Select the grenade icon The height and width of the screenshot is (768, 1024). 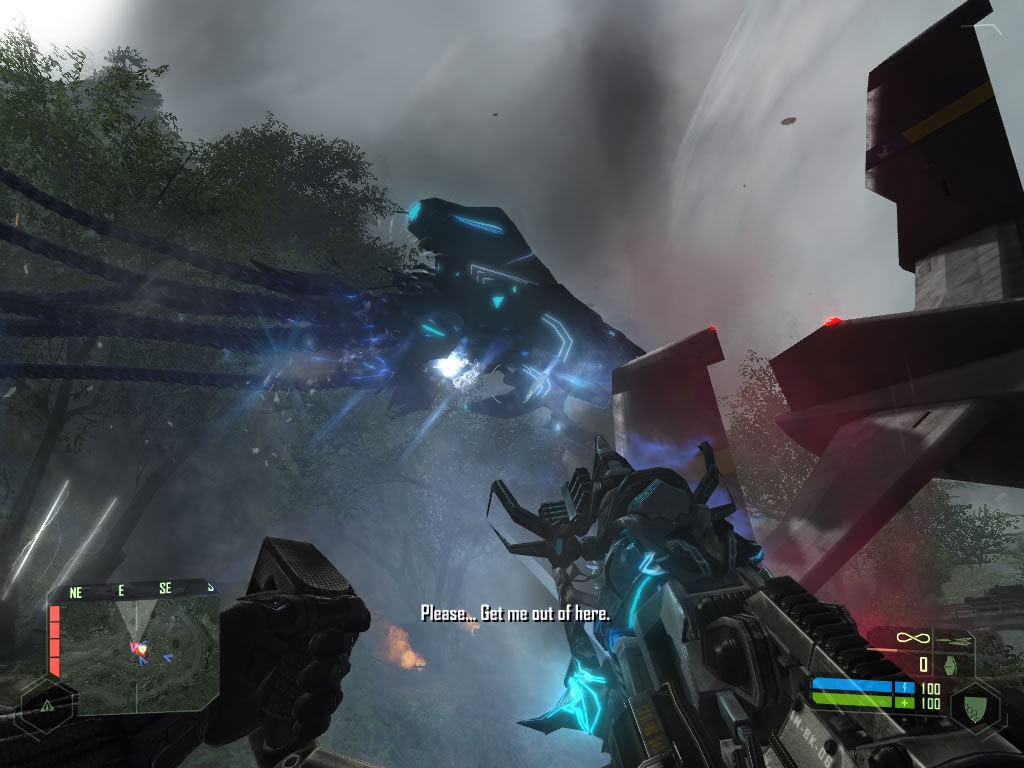[950, 663]
